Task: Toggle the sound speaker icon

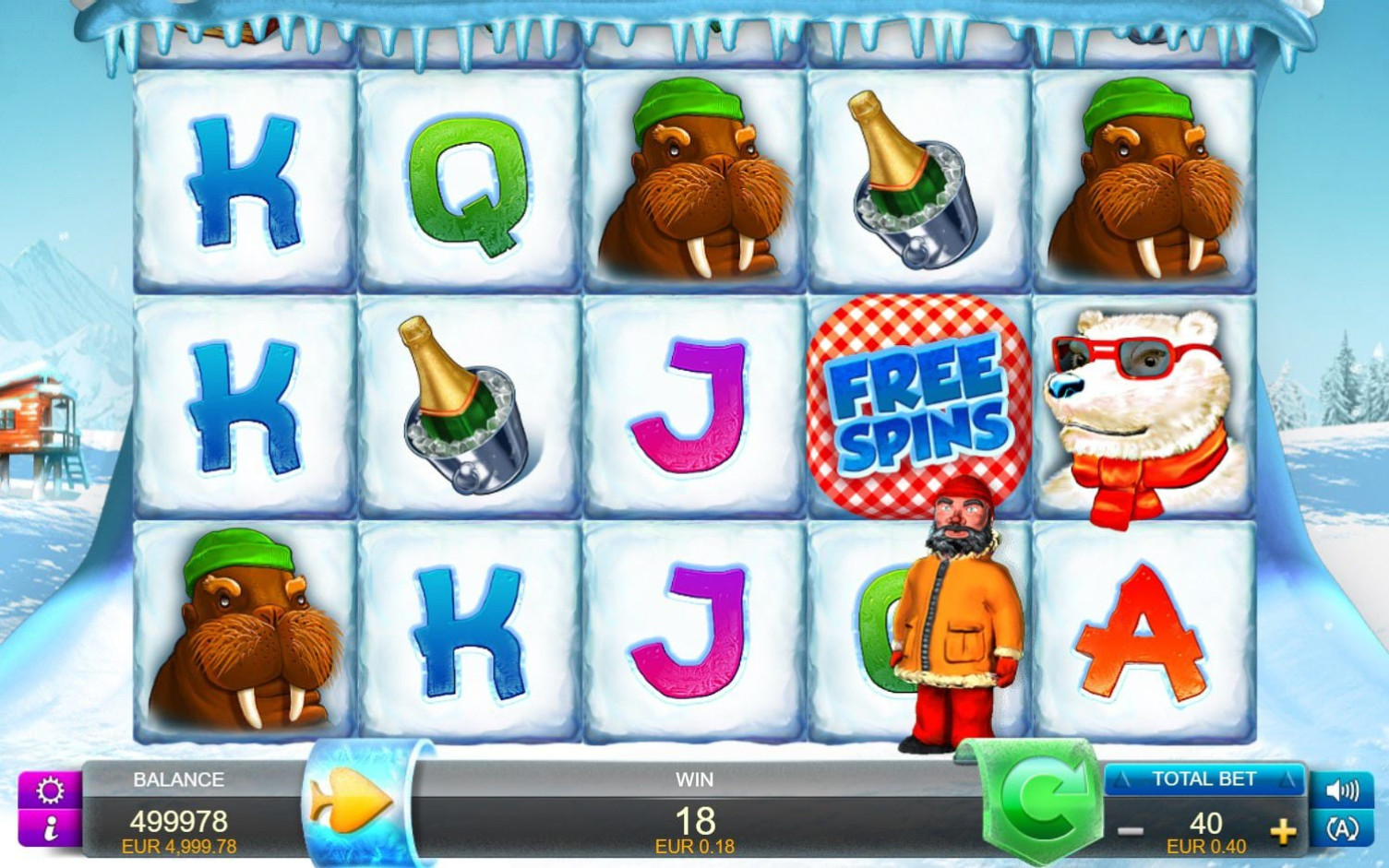Action: (x=1342, y=791)
